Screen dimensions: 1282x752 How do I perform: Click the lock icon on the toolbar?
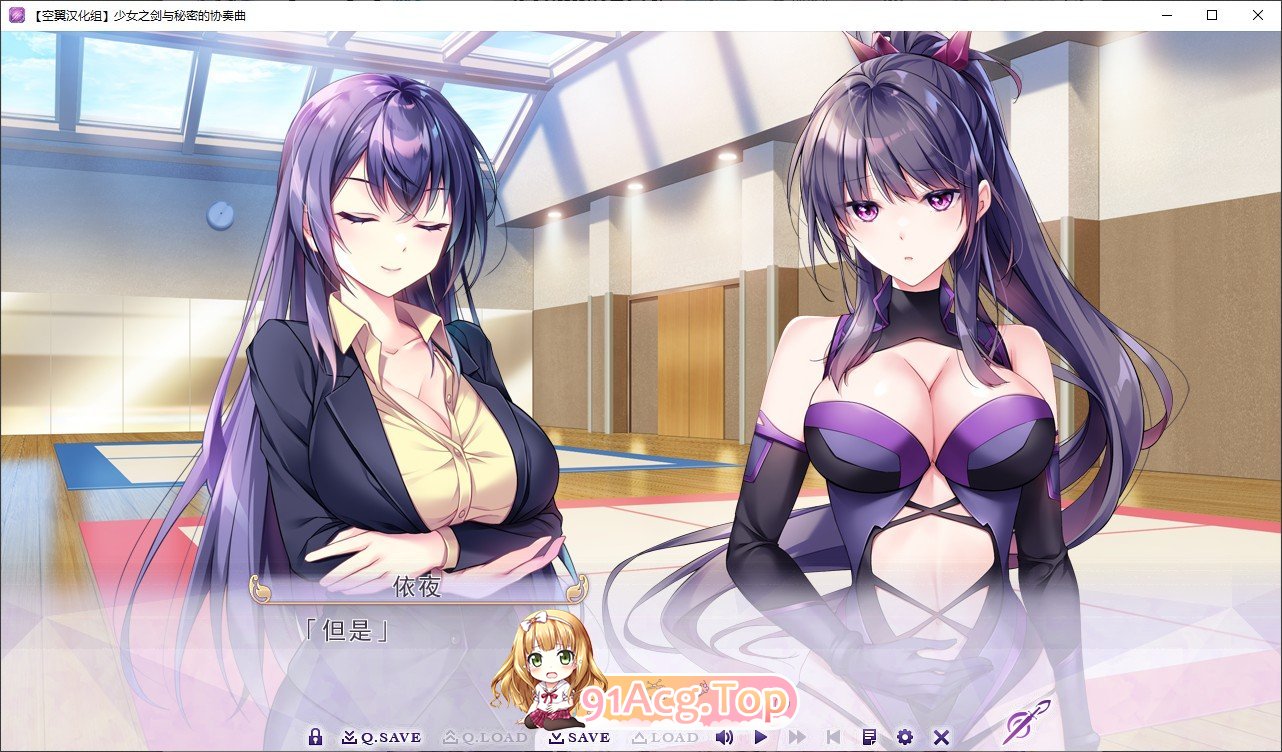(316, 737)
